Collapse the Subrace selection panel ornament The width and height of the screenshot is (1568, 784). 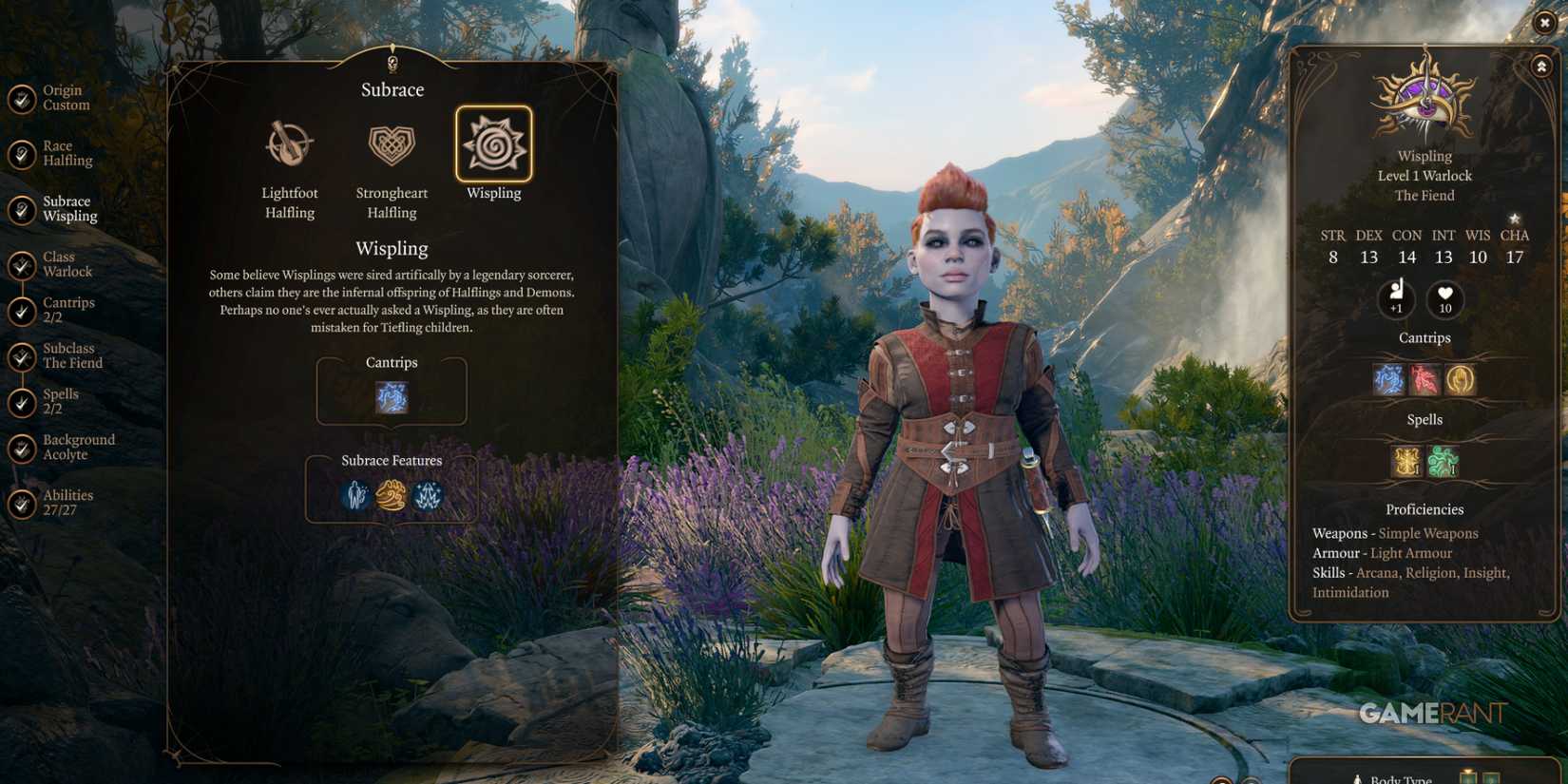pos(392,62)
